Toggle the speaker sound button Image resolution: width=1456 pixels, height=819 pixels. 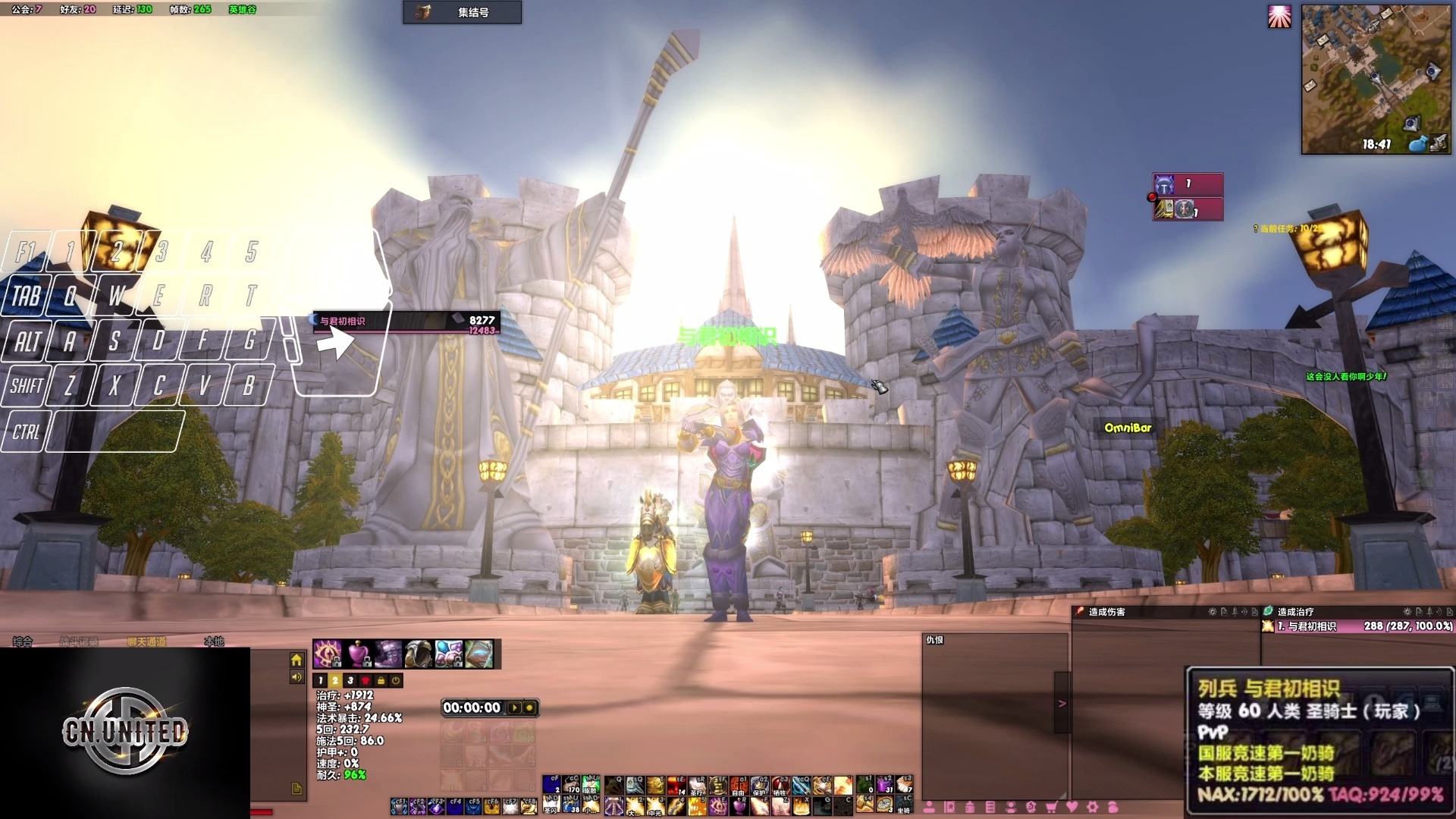click(297, 677)
